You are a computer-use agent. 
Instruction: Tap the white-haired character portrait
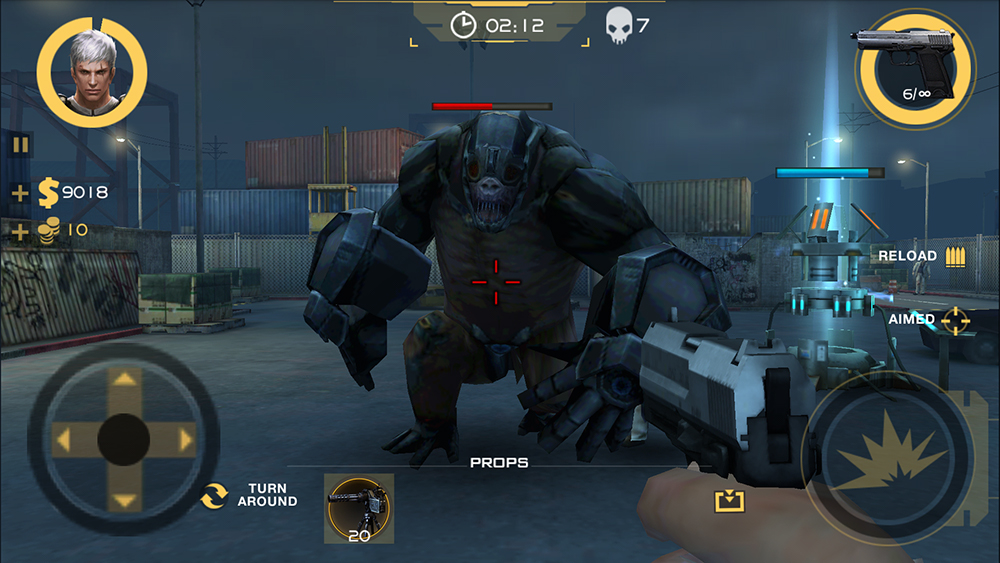tap(91, 70)
